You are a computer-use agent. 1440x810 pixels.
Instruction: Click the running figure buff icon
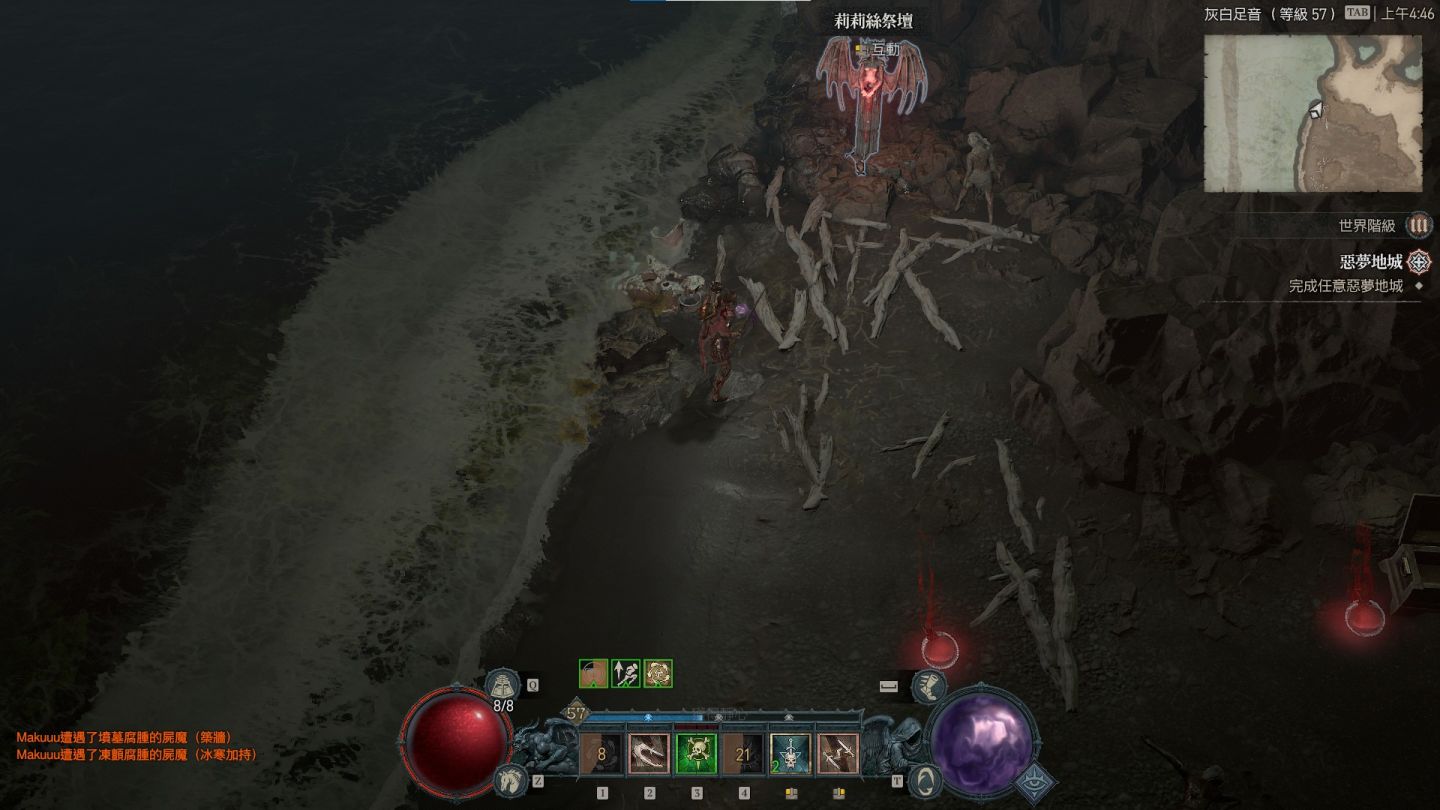[x=626, y=673]
